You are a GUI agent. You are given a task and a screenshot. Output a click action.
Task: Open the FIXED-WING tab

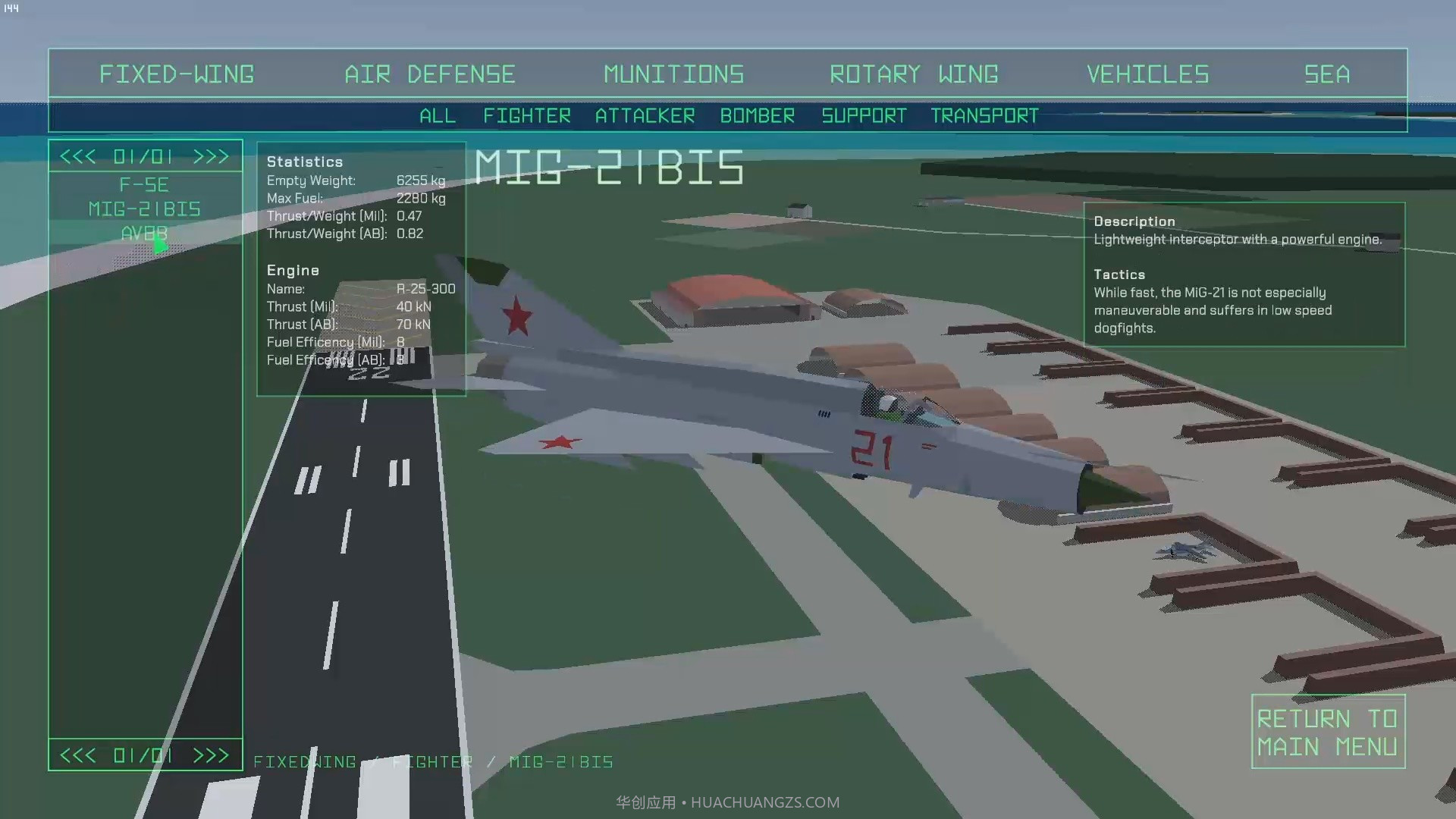click(x=177, y=74)
